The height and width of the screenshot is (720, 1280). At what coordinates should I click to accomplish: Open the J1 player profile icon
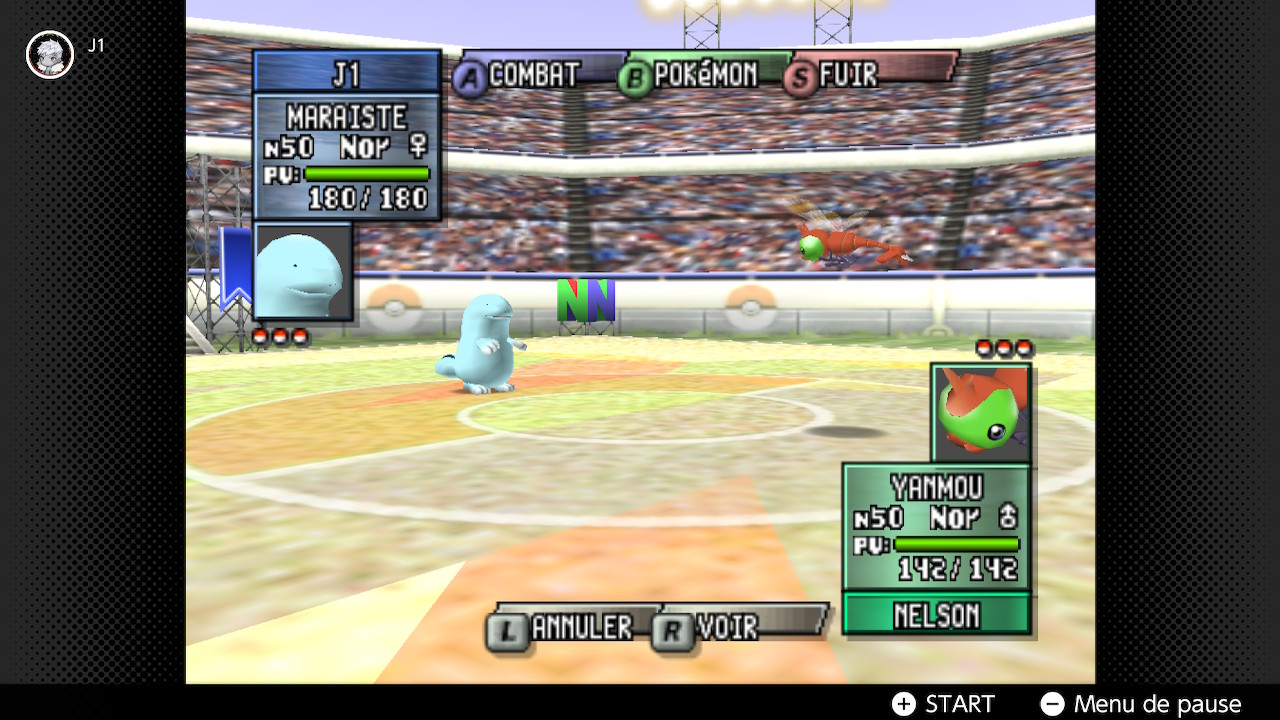pyautogui.click(x=49, y=54)
